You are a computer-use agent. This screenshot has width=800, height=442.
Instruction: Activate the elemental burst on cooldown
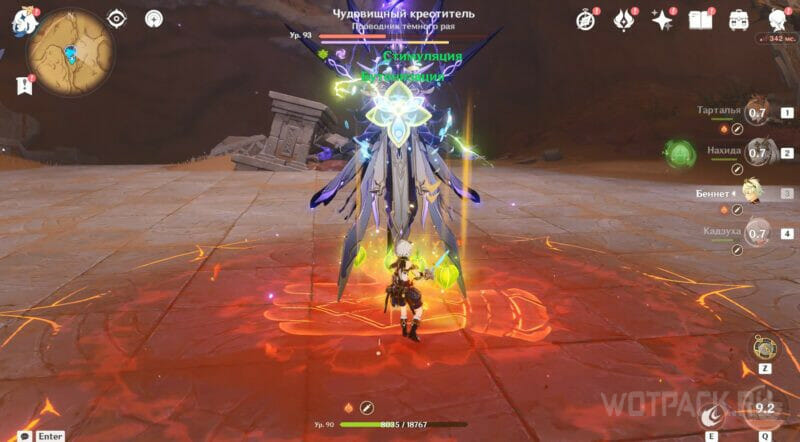click(x=767, y=408)
